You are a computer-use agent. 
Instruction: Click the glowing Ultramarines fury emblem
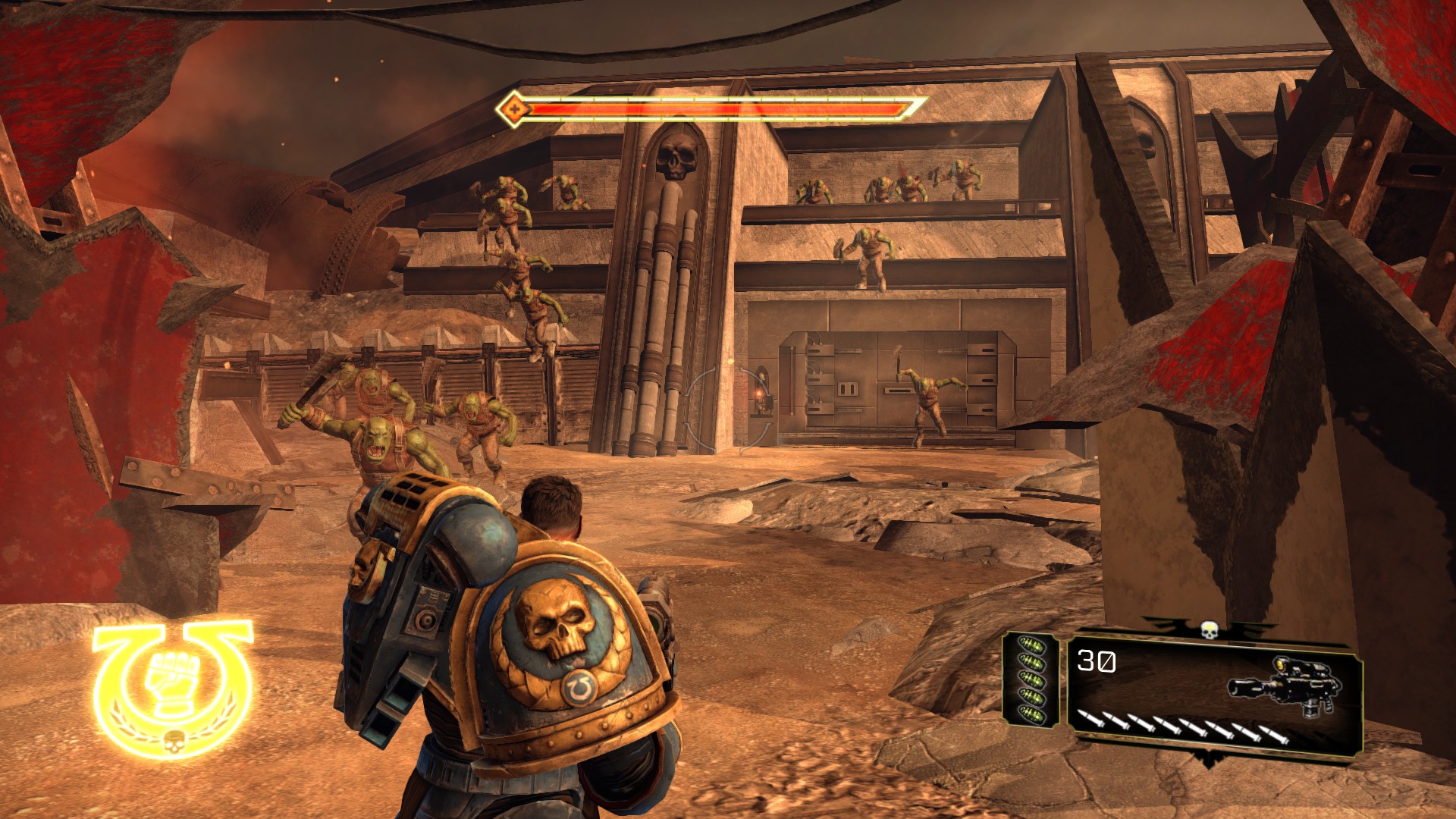coord(173,686)
